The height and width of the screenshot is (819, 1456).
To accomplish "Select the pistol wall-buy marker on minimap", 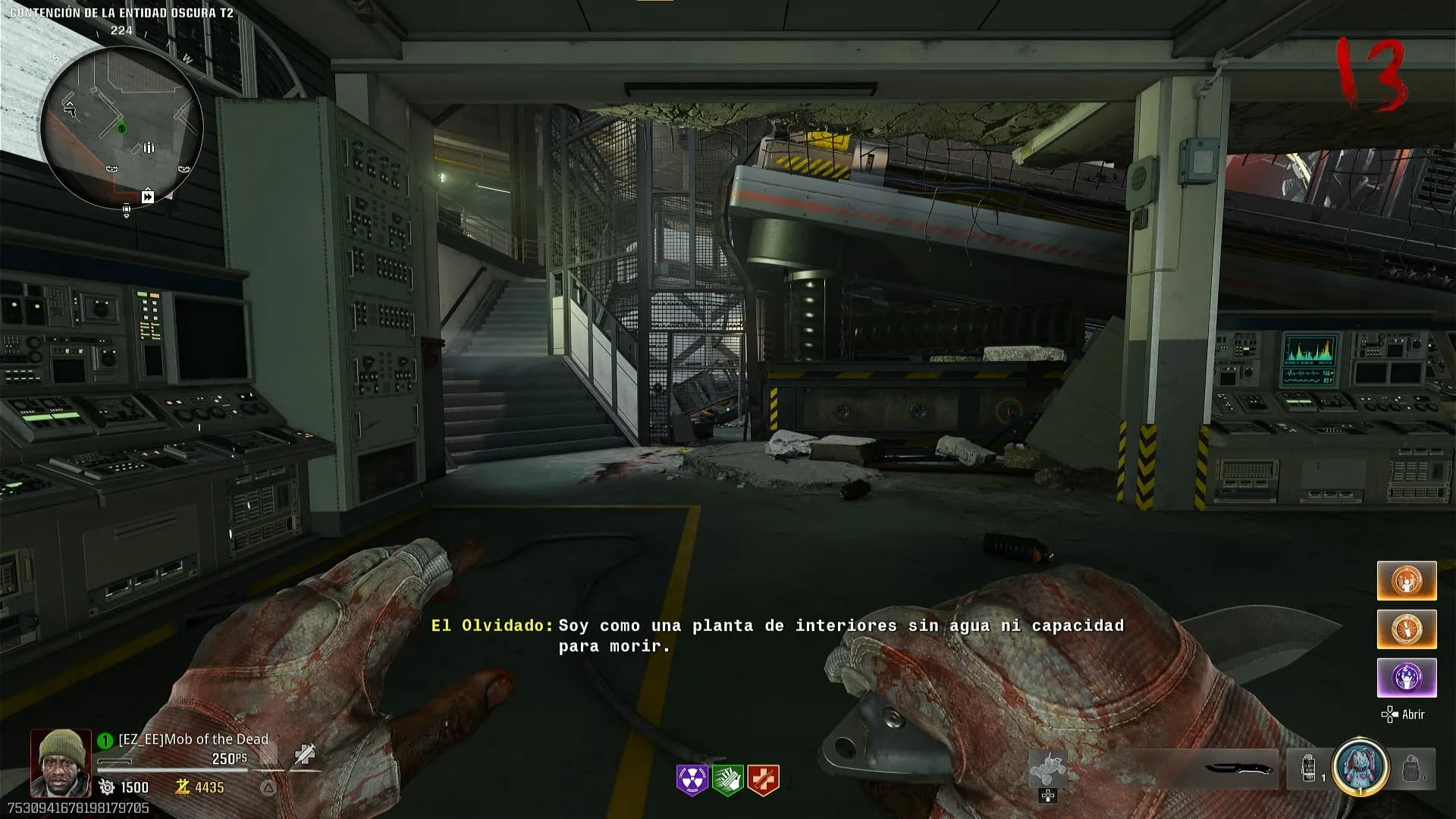I will (x=70, y=109).
